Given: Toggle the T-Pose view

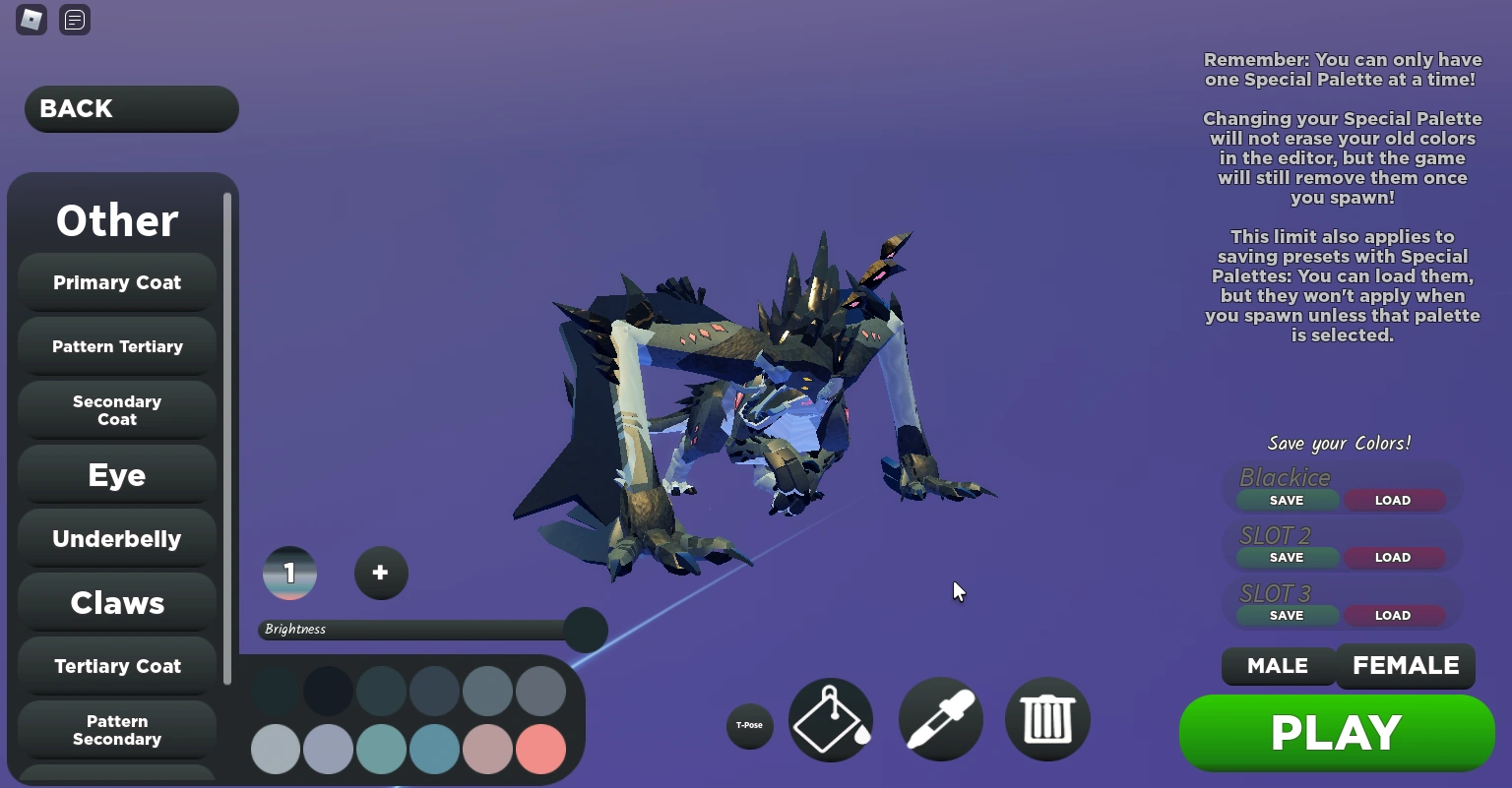Looking at the screenshot, I should pos(749,725).
